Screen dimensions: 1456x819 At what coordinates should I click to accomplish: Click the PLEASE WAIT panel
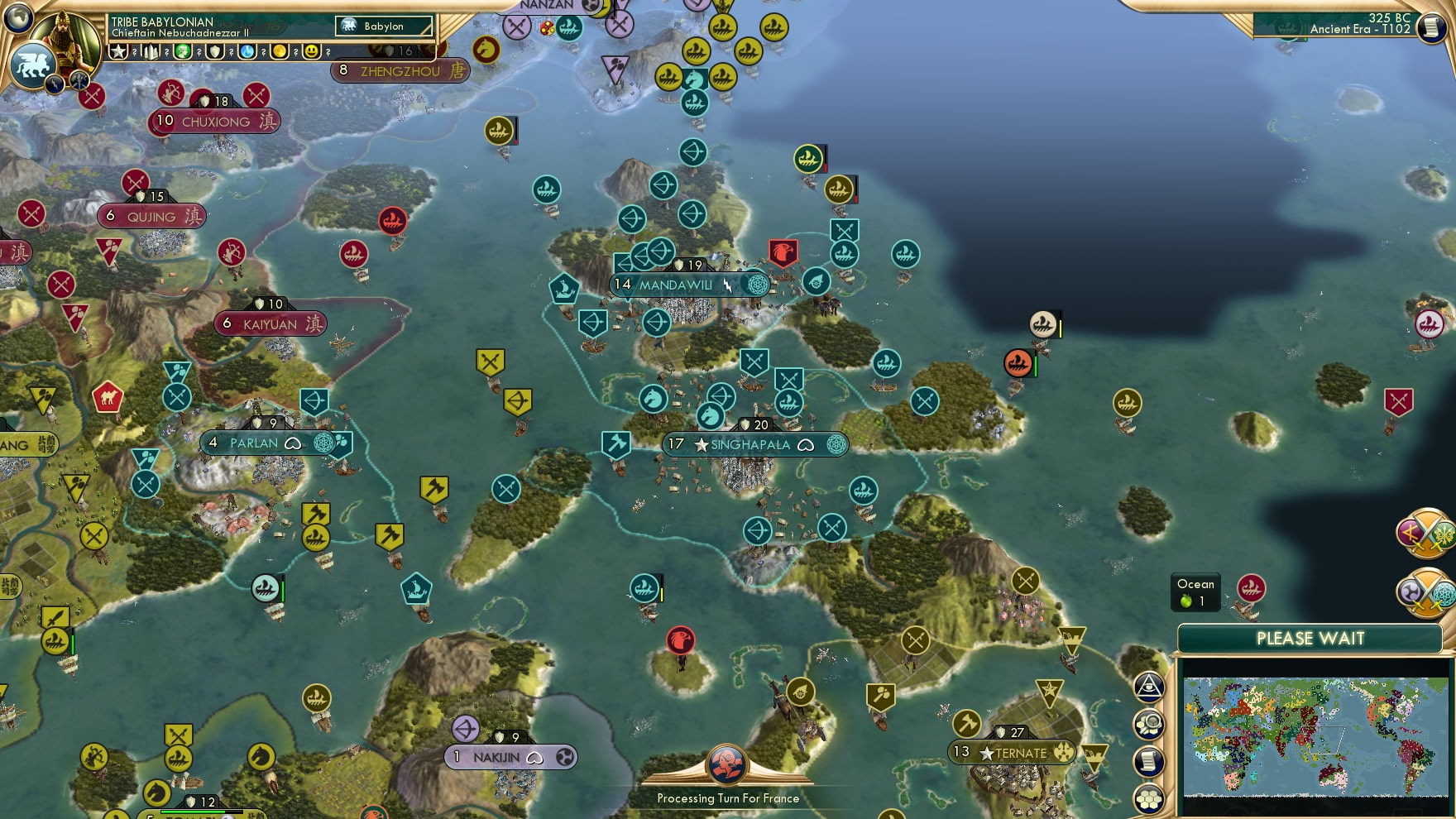click(1310, 639)
